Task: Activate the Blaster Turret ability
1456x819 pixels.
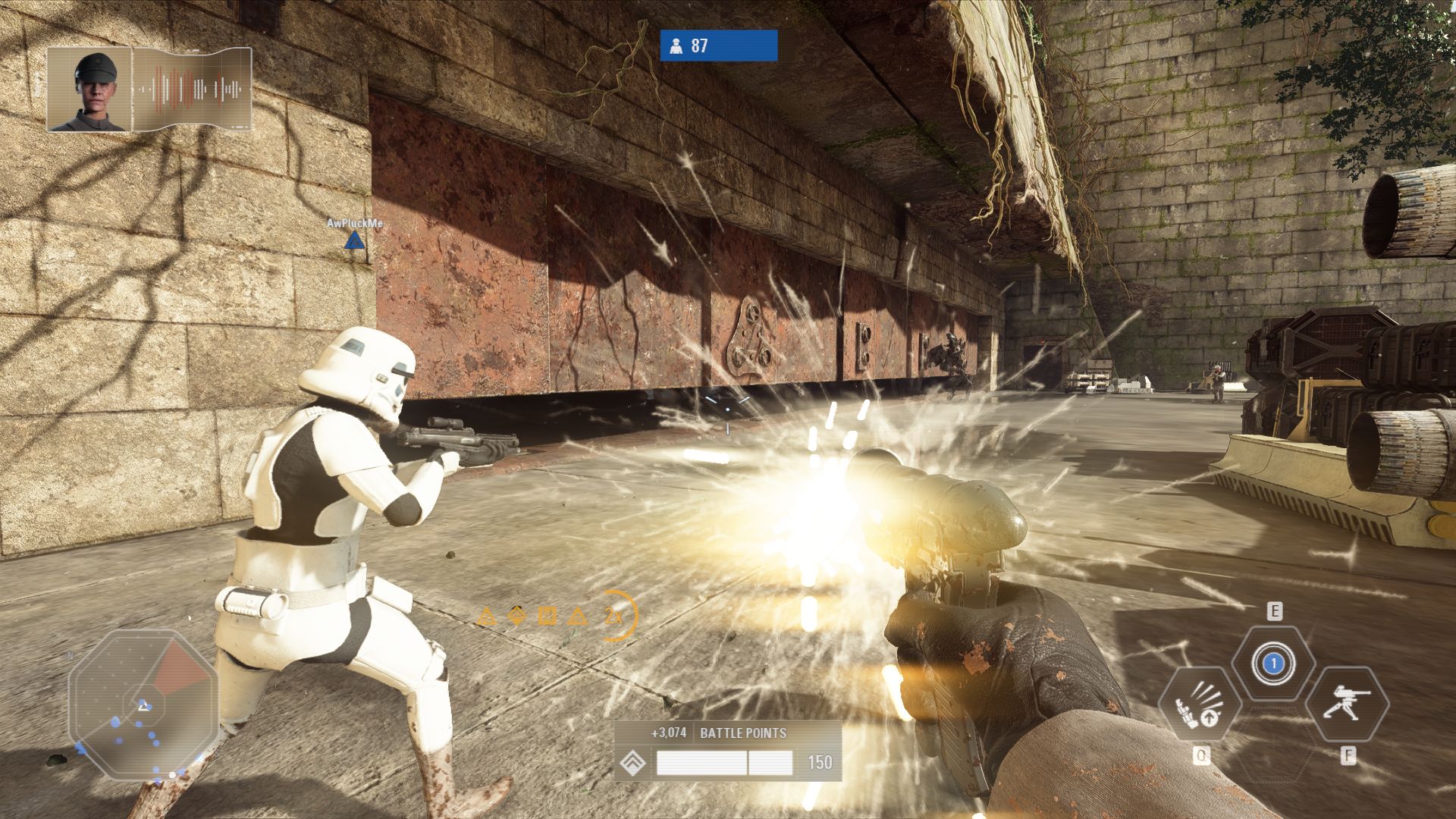Action: click(x=1348, y=704)
